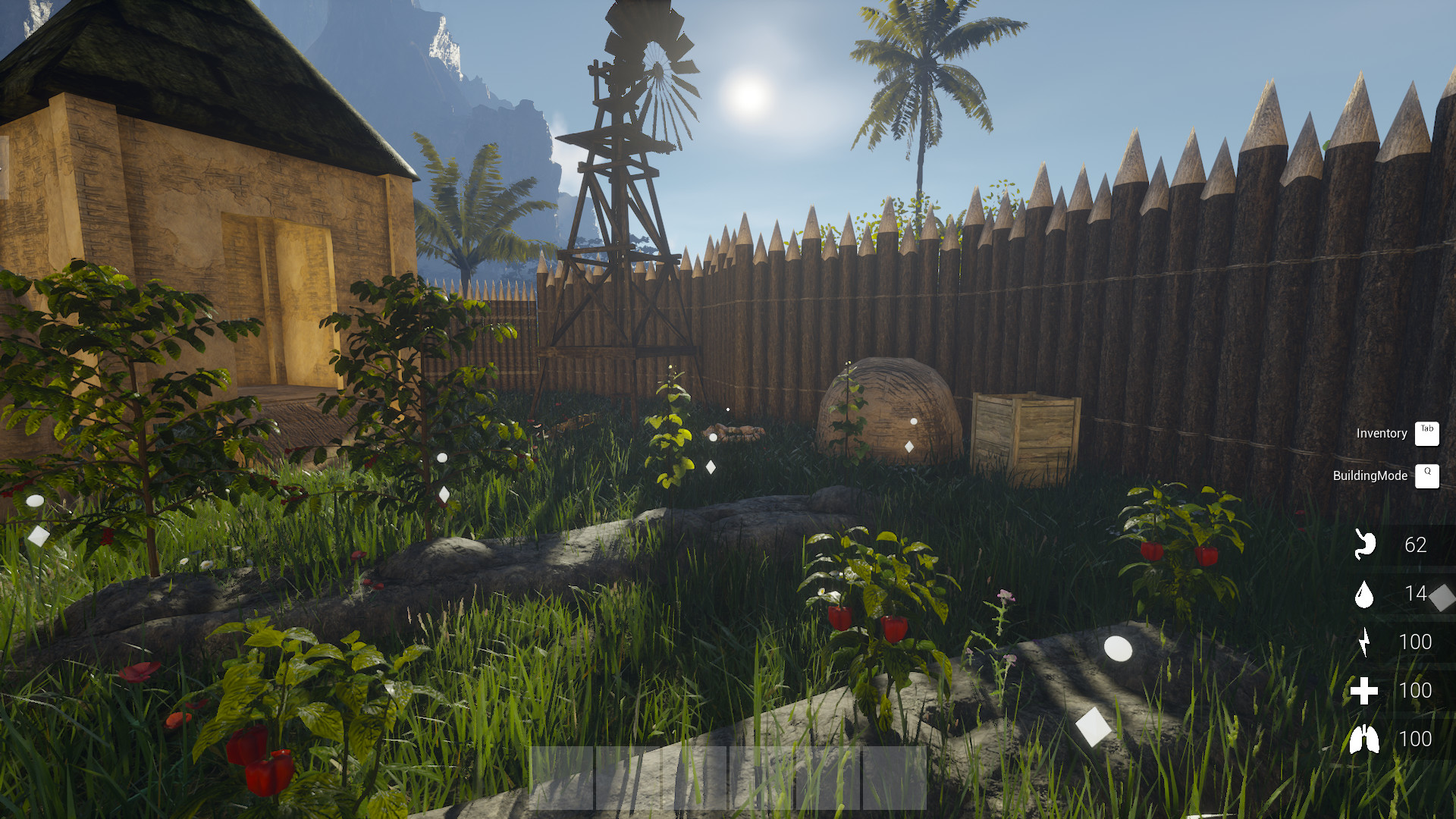The width and height of the screenshot is (1456, 819).
Task: Select the water droplet thirst icon
Action: (1365, 595)
